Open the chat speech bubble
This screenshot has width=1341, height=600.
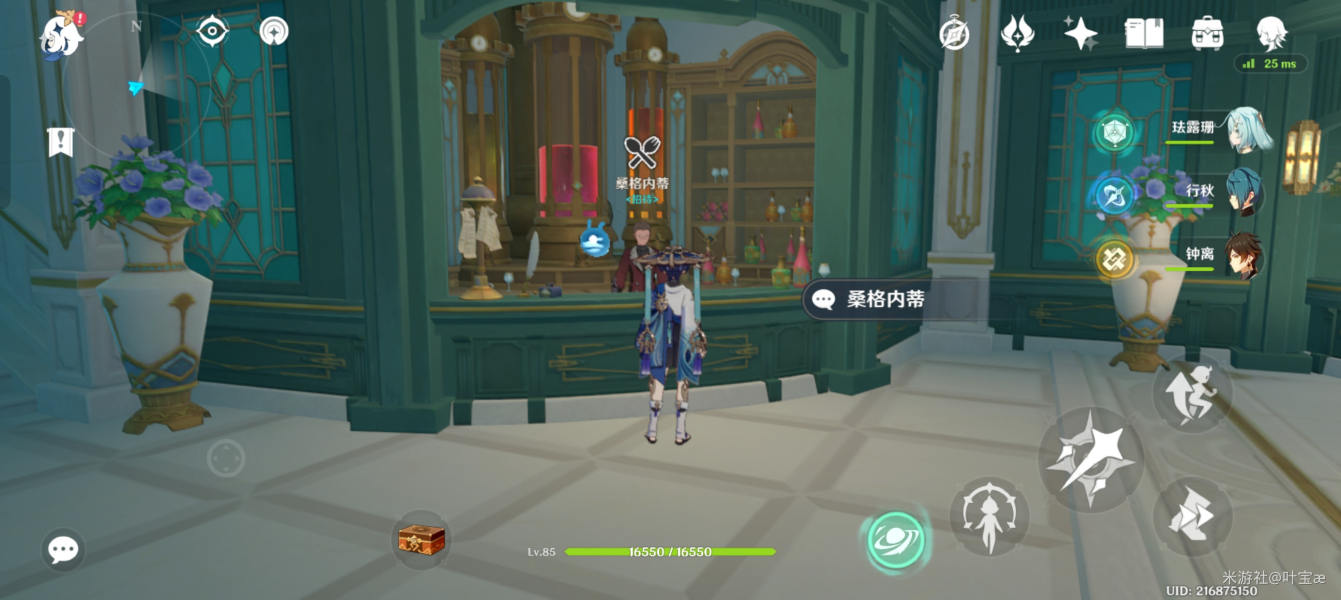click(63, 549)
